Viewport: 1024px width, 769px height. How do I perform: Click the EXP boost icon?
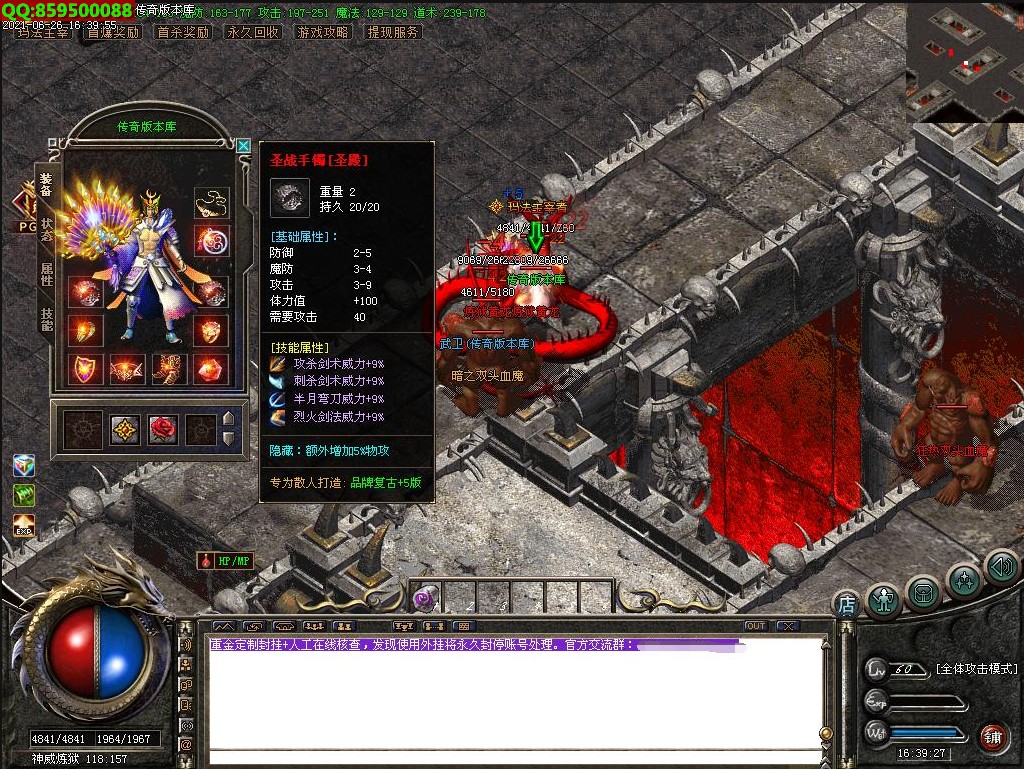click(24, 525)
